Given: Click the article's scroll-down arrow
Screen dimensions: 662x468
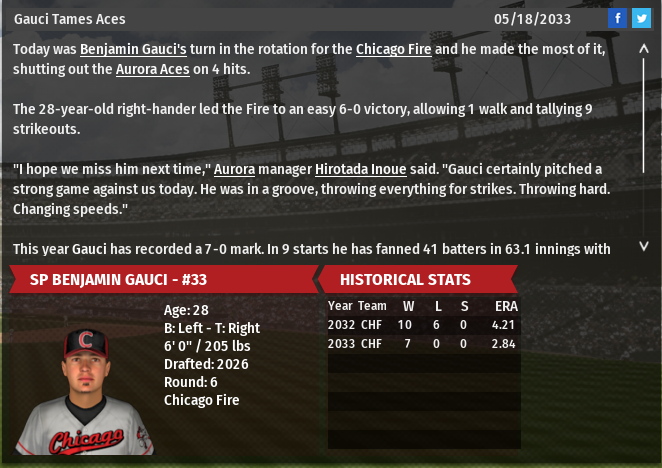Looking at the screenshot, I should point(644,246).
